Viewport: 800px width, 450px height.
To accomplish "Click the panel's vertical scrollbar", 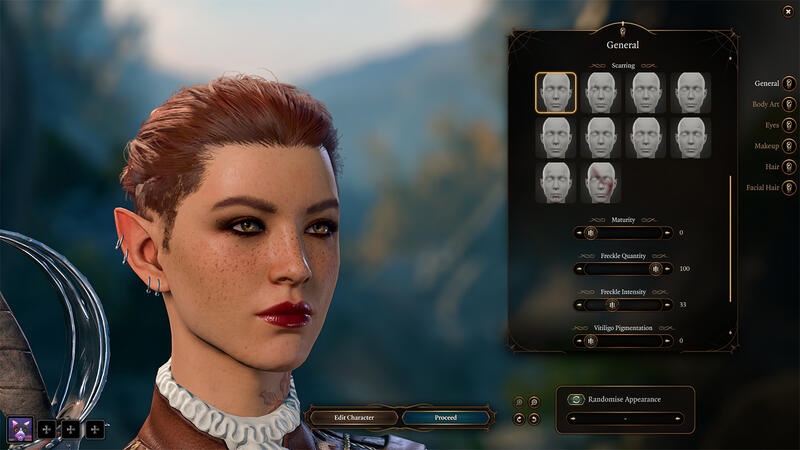I will pos(730,240).
